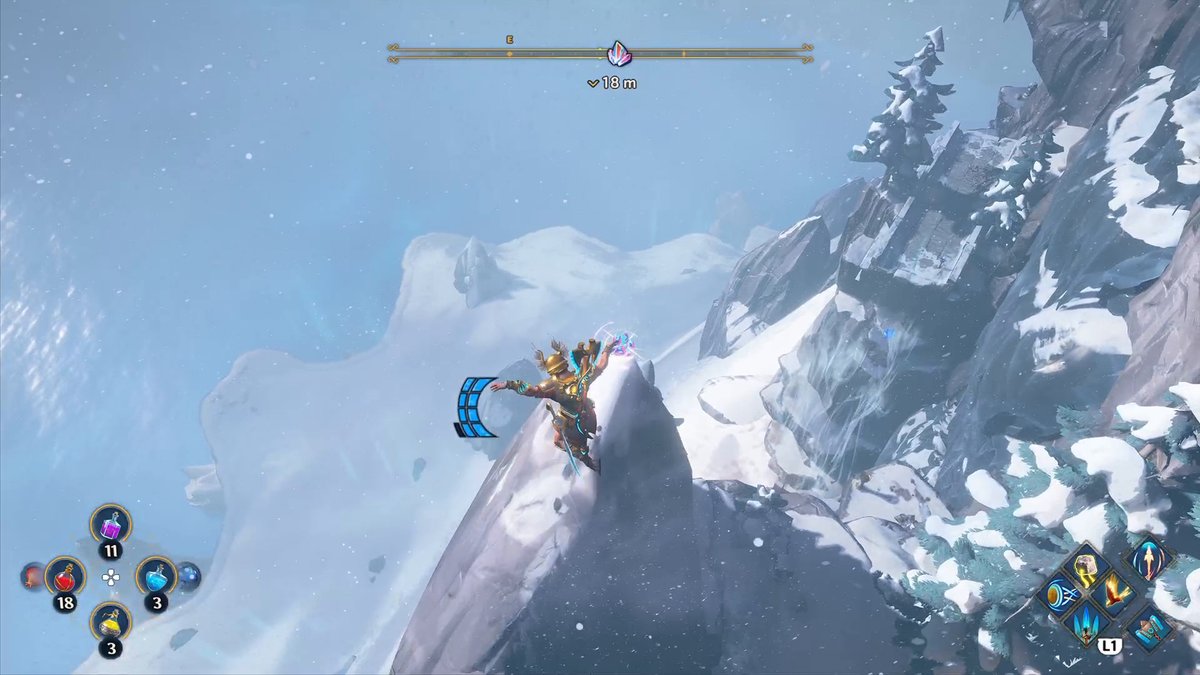This screenshot has width=1200, height=675.
Task: Click the blue mushroom icon beside the blue potion
Action: 189,575
